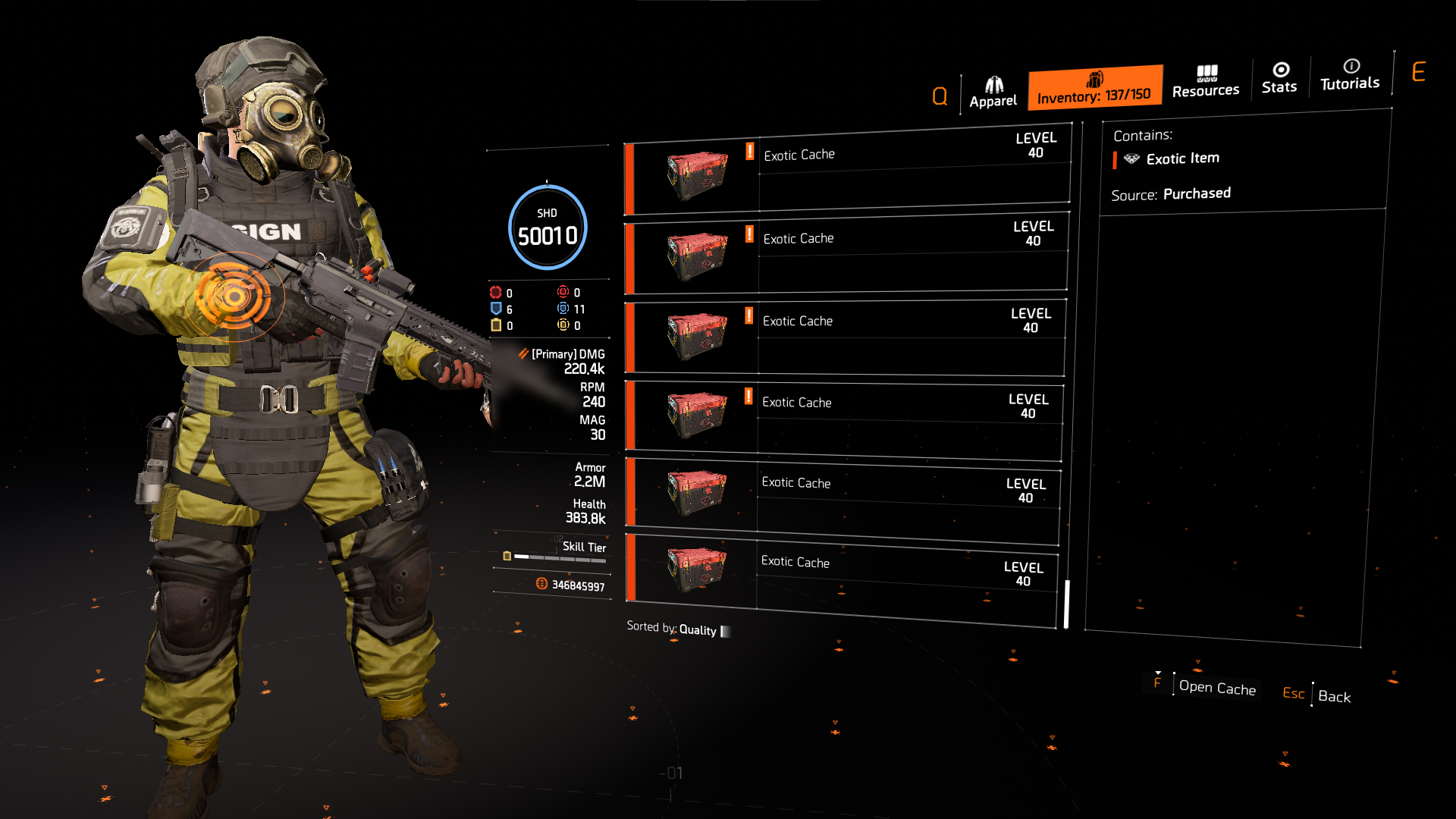Click the cache list scrollbar
Screen dimensions: 1456x819
click(1066, 604)
